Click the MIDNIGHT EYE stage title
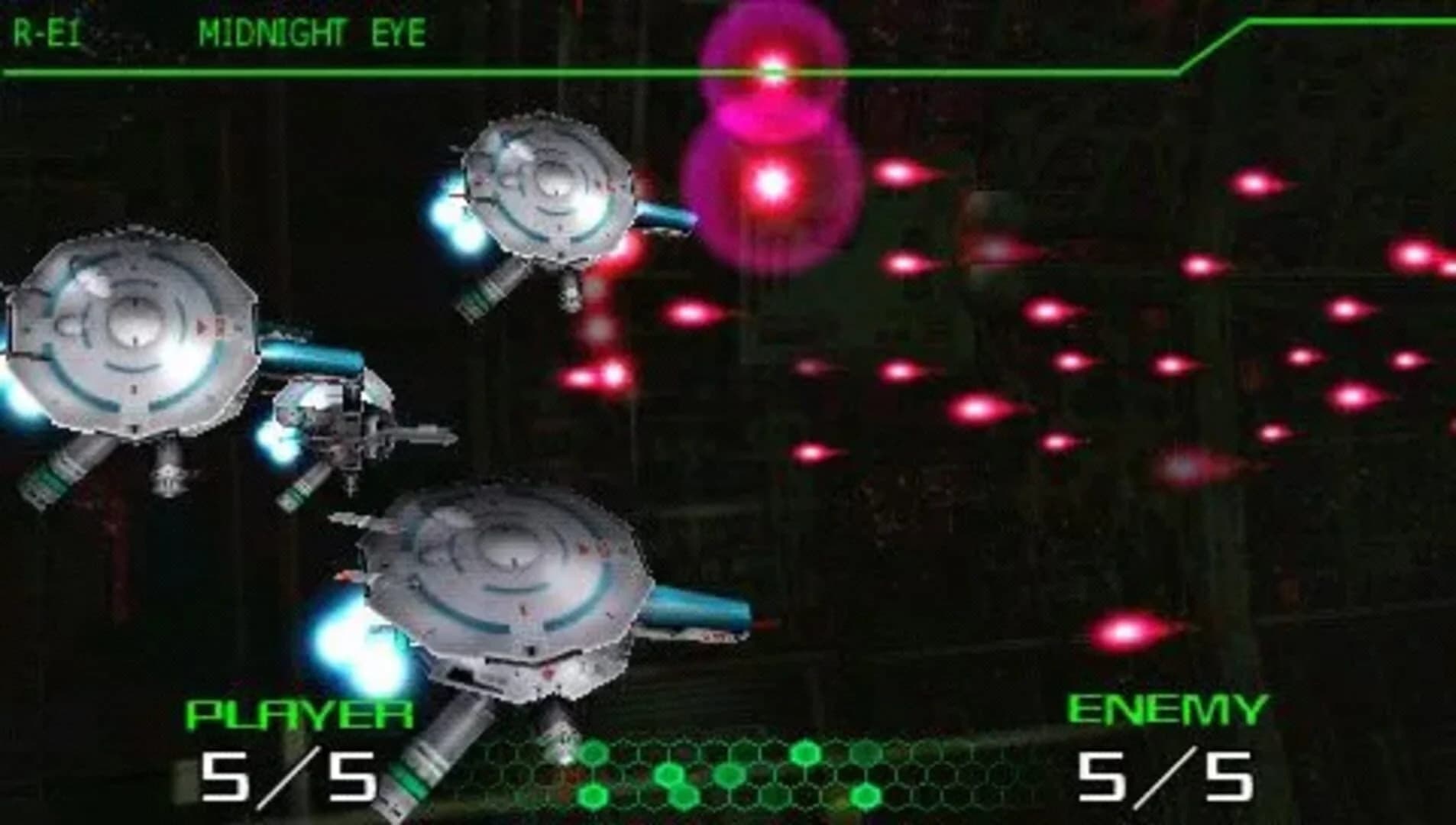The width and height of the screenshot is (1456, 825). (x=311, y=31)
